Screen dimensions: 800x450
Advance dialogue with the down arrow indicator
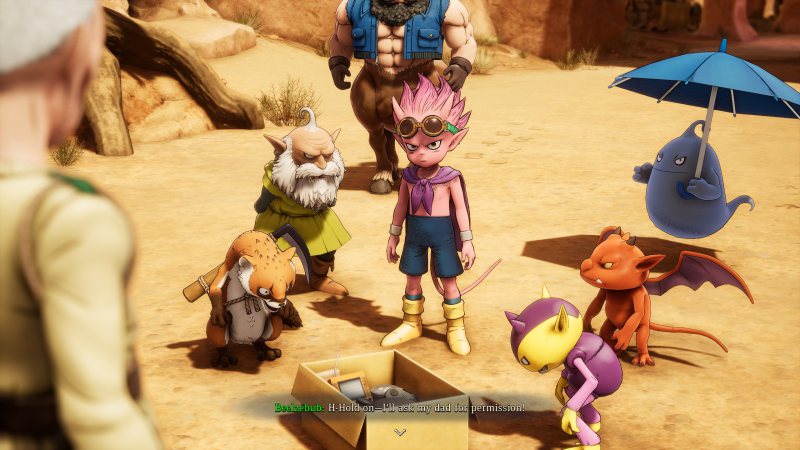coord(400,432)
